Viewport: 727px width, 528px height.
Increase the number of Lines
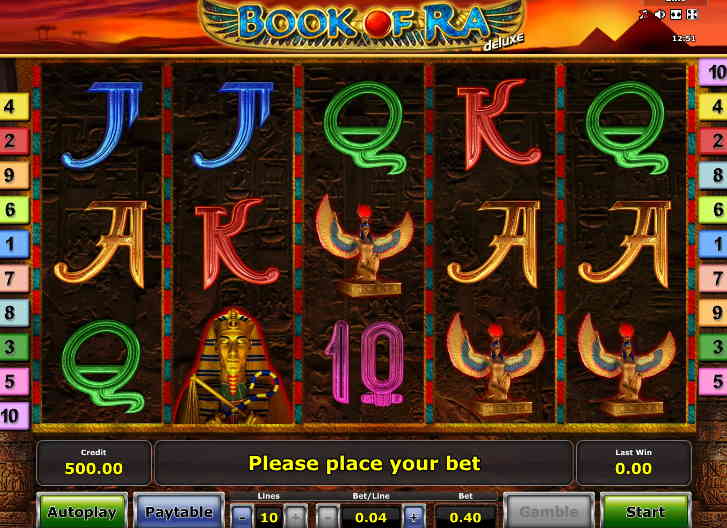click(295, 517)
